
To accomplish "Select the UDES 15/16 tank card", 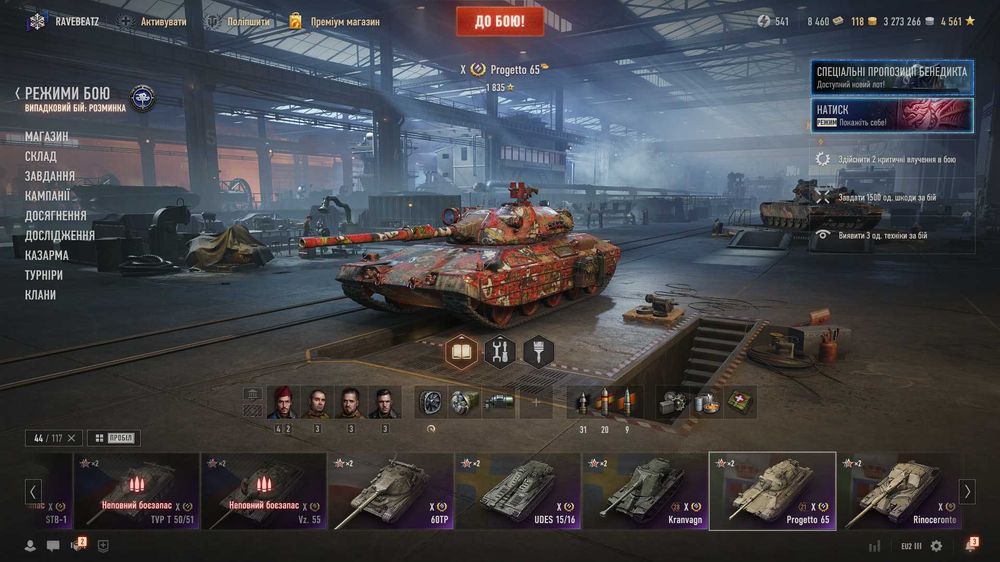I will pos(517,491).
